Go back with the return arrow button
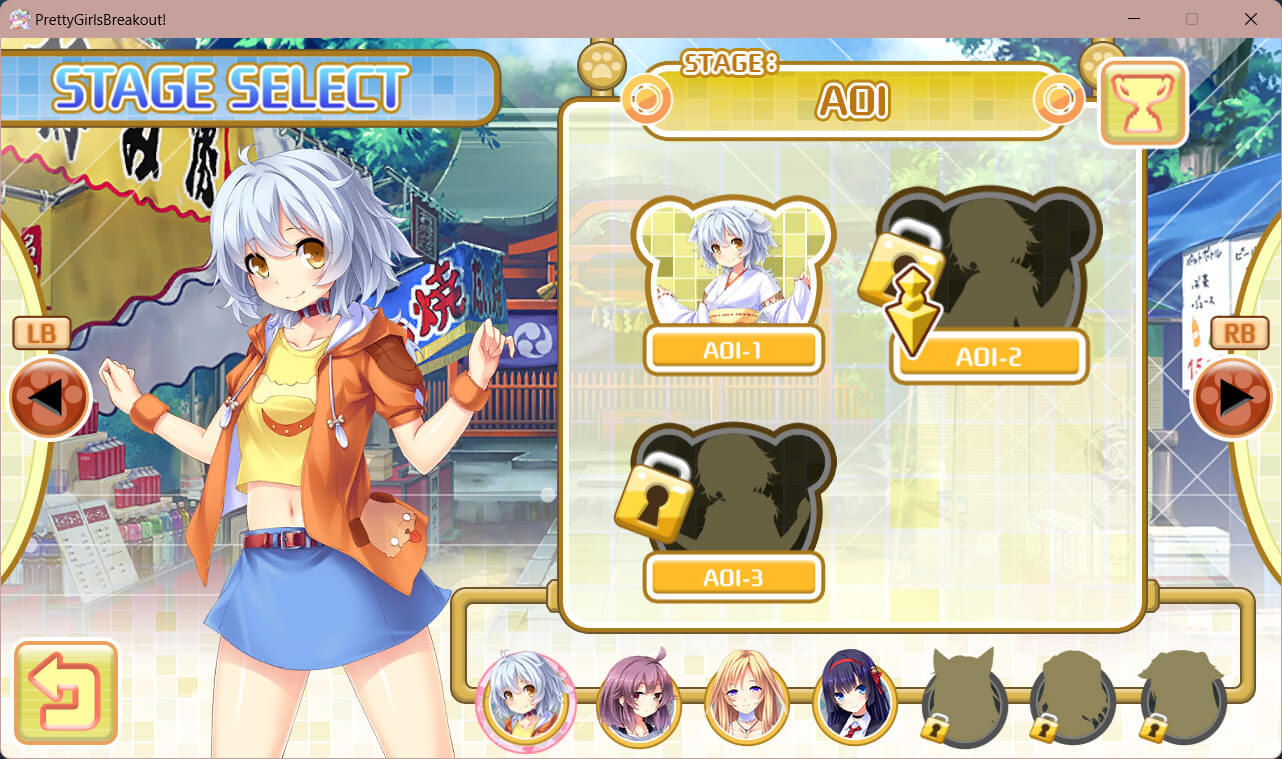Screen dimensions: 1282x759 tap(66, 692)
